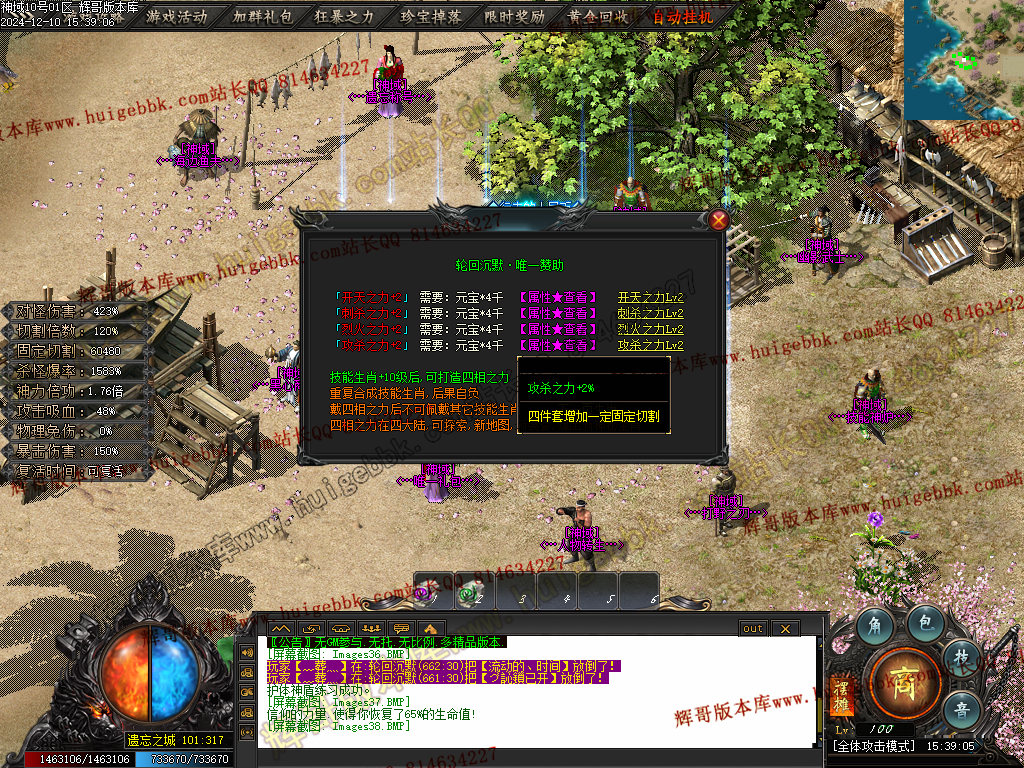
Task: Open the 加群礼包 gift menu
Action: tap(263, 16)
